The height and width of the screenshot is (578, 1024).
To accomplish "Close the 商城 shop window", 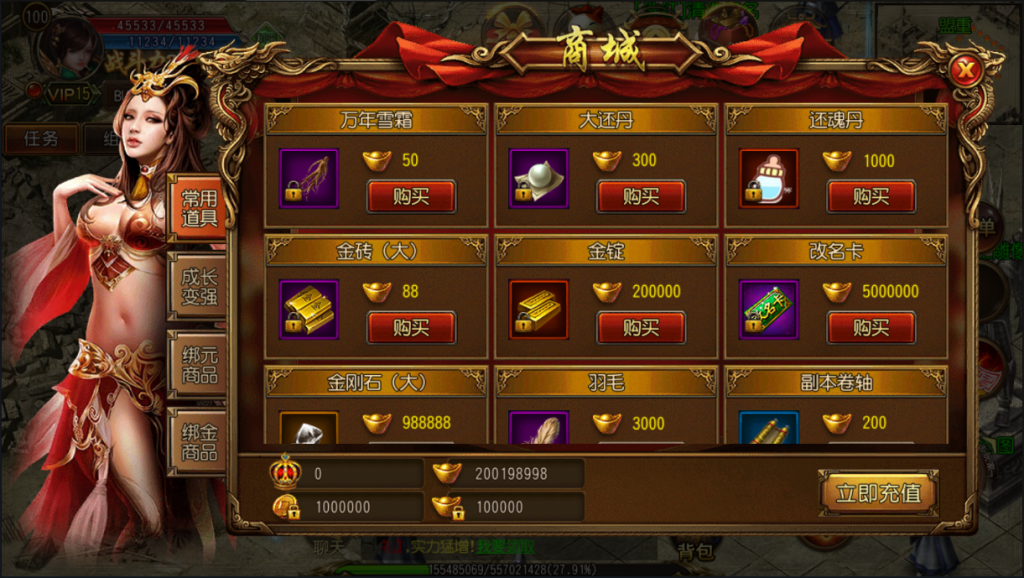I will 964,70.
